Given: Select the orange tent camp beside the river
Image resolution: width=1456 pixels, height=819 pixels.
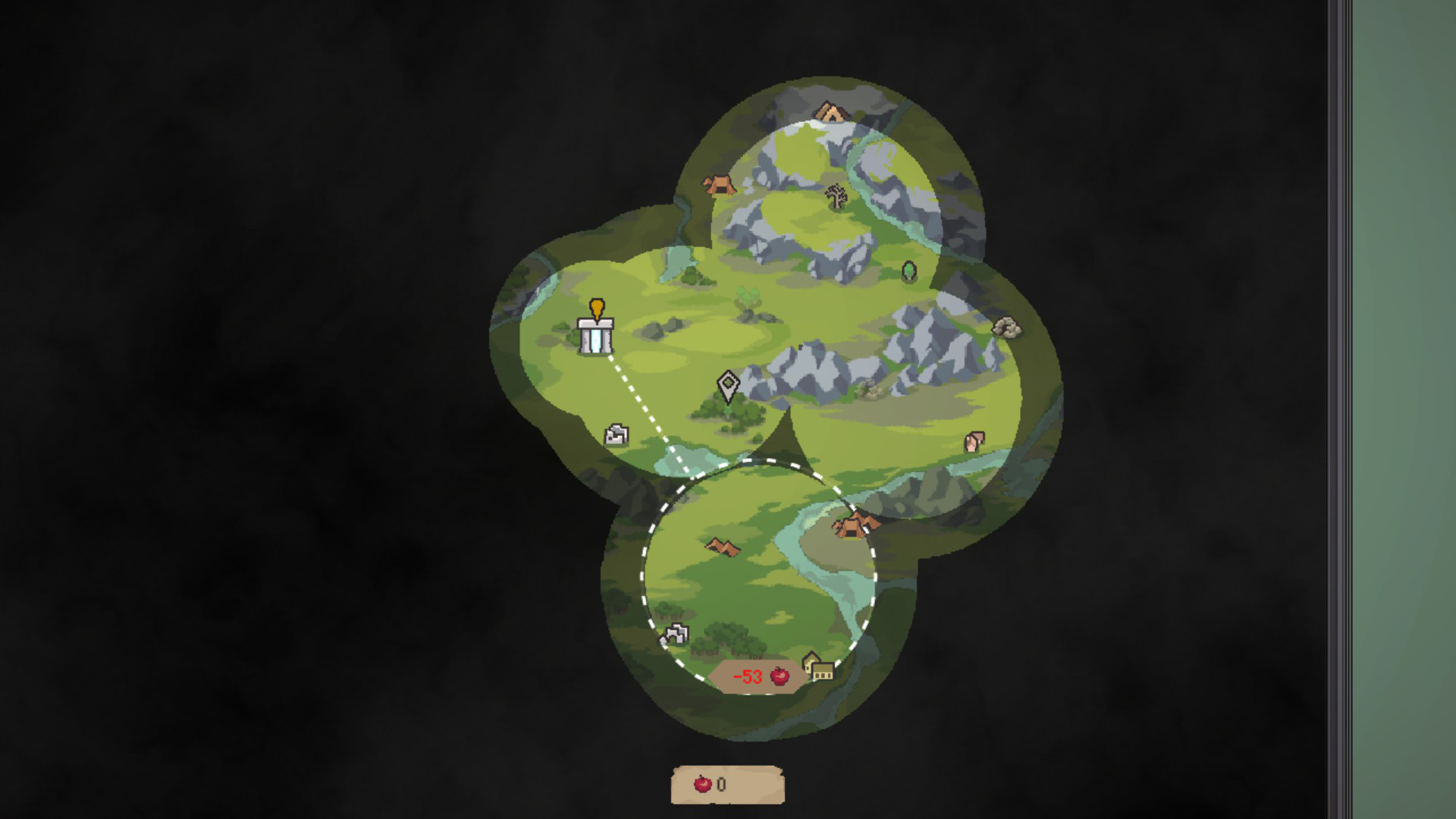Looking at the screenshot, I should pyautogui.click(x=854, y=524).
